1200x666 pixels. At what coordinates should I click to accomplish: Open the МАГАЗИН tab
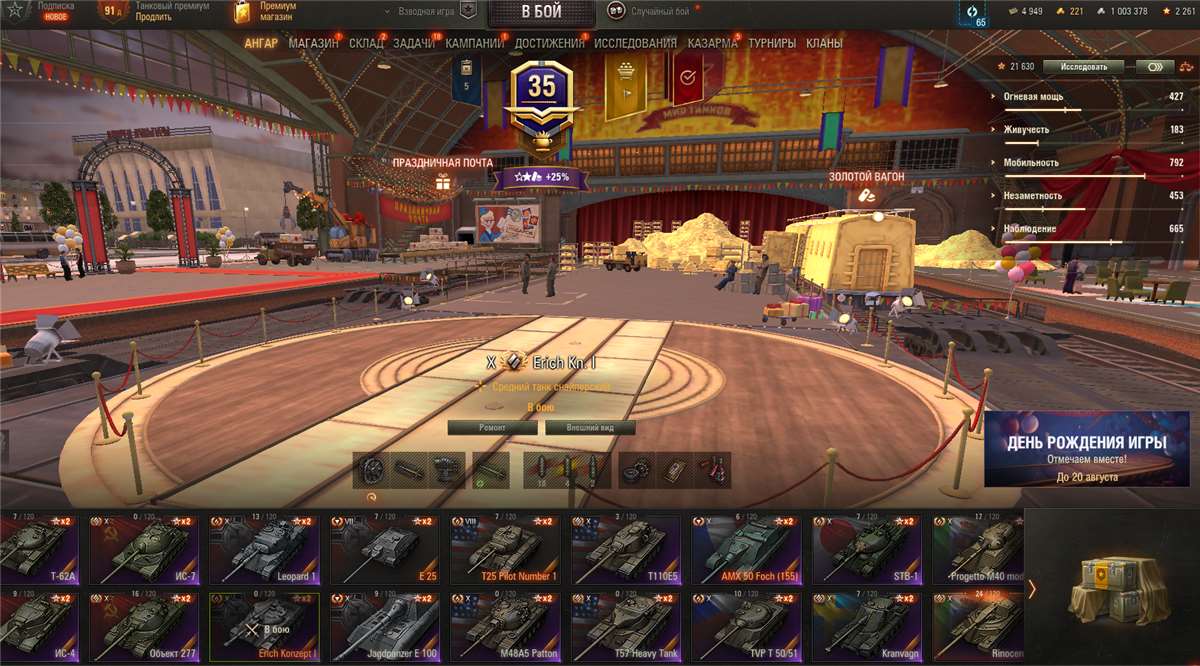[313, 44]
